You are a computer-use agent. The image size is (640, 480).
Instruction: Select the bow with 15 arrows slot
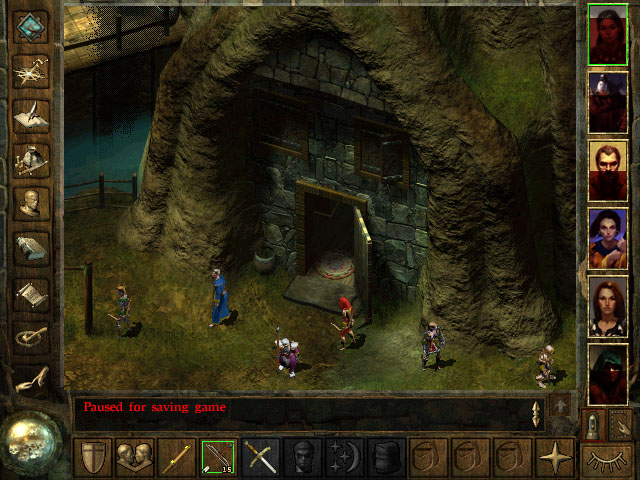[219, 457]
